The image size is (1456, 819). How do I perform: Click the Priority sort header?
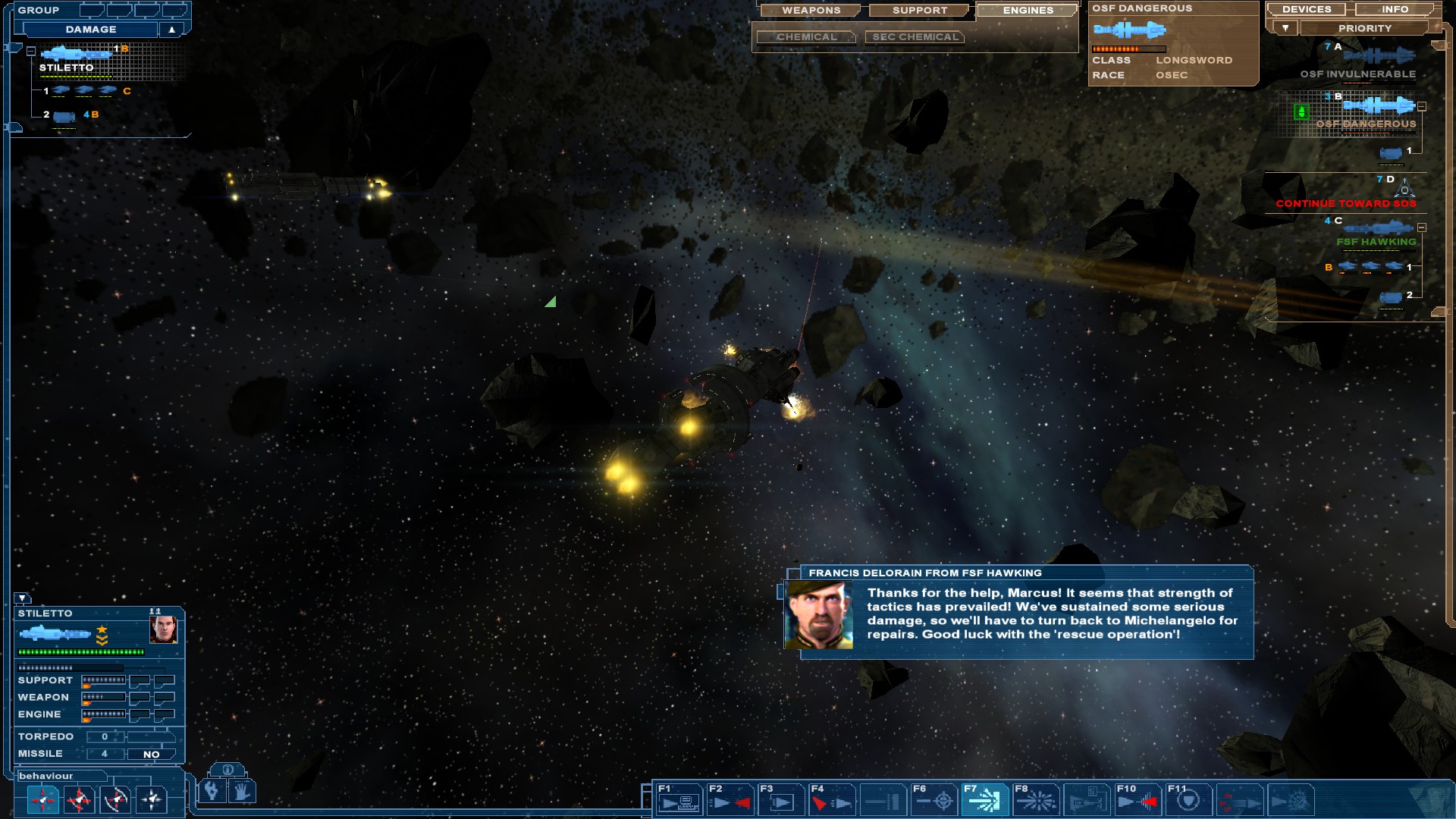pos(1364,28)
